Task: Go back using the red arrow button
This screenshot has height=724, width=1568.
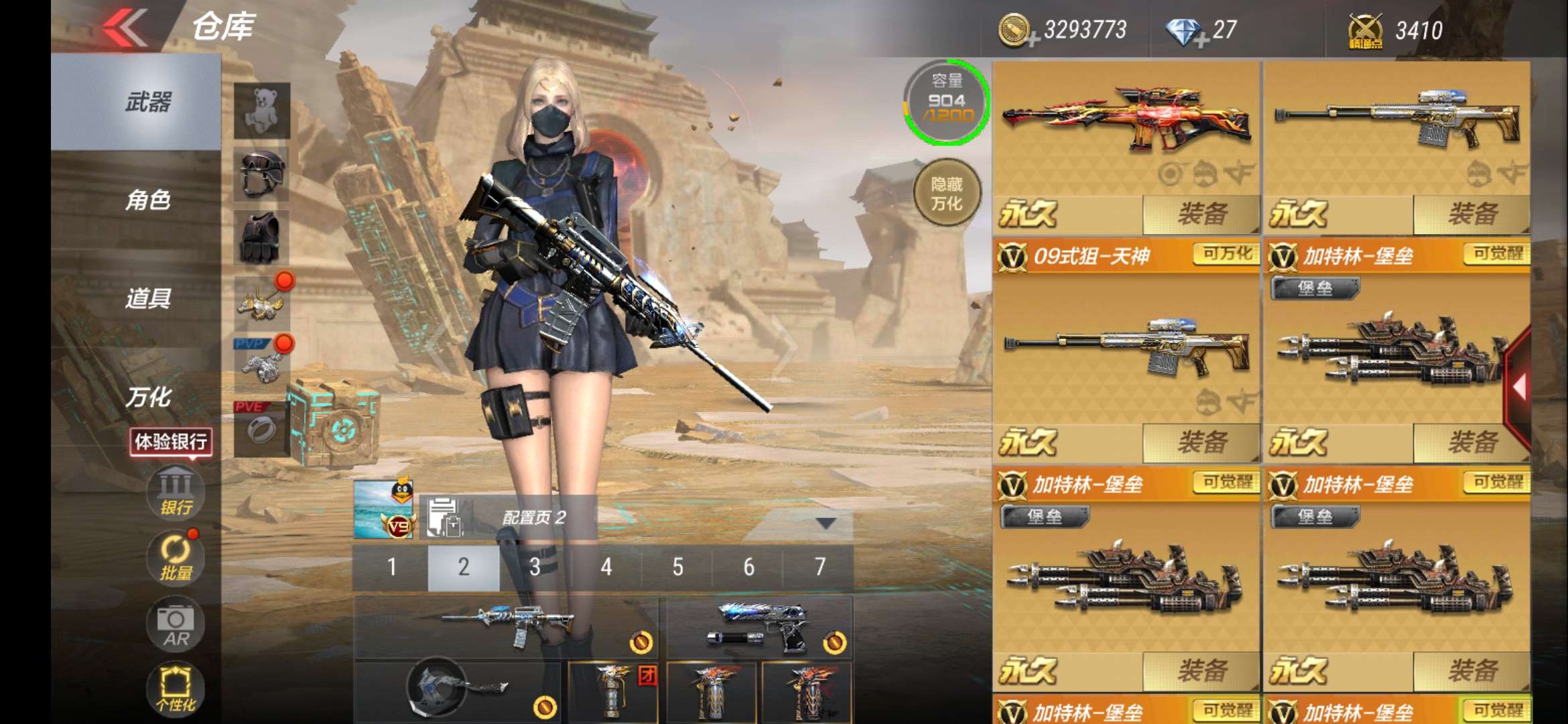Action: pyautogui.click(x=125, y=27)
